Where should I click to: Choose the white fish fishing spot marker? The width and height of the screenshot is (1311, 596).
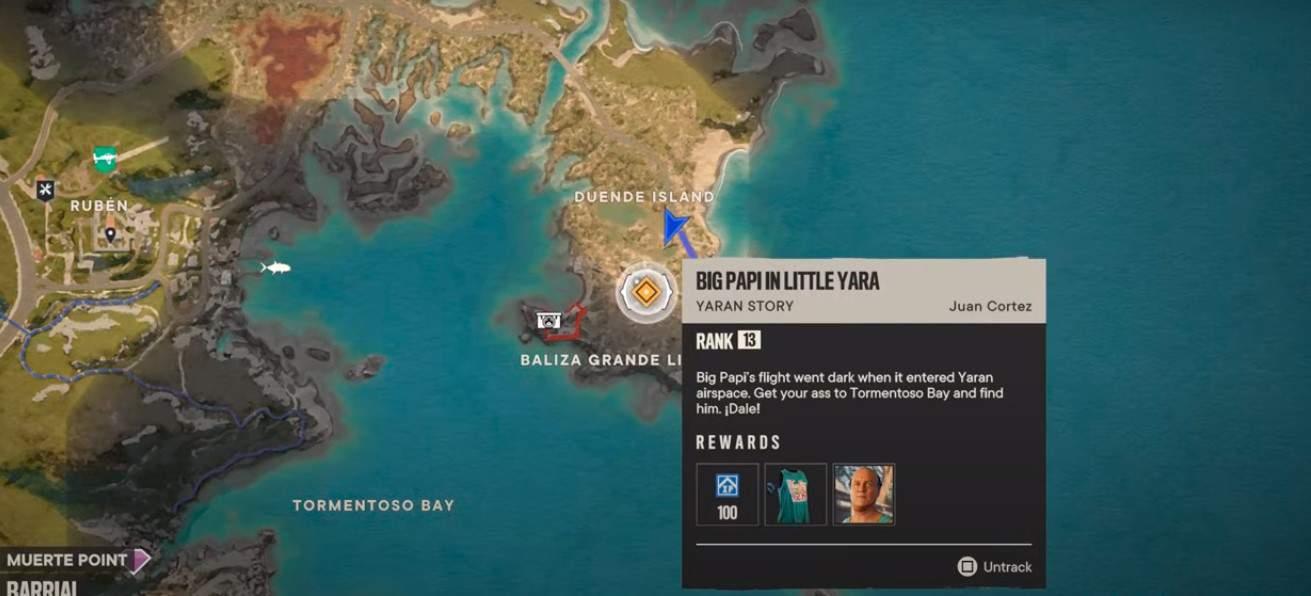coord(275,267)
